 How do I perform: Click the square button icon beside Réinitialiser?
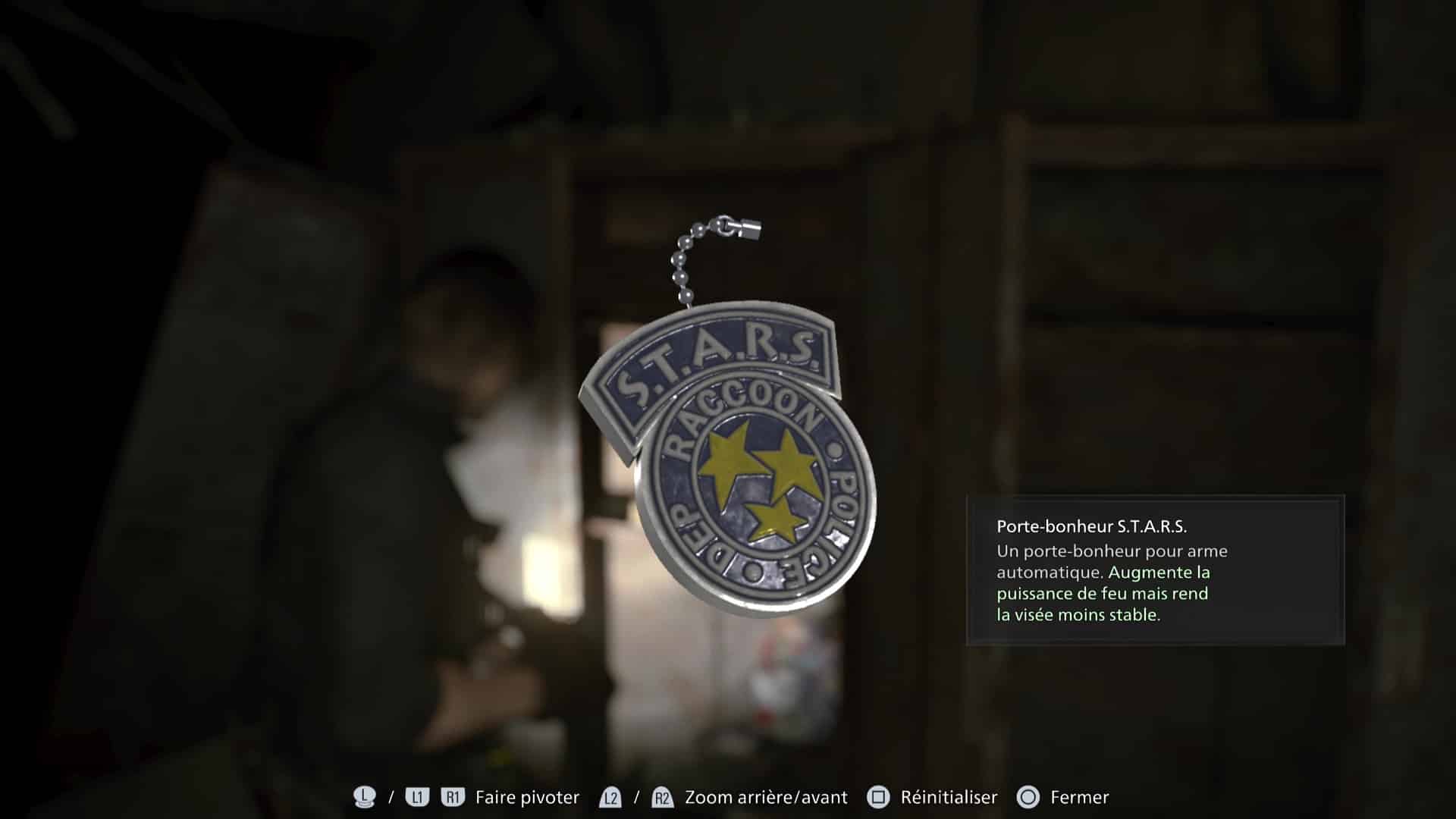pos(877,795)
